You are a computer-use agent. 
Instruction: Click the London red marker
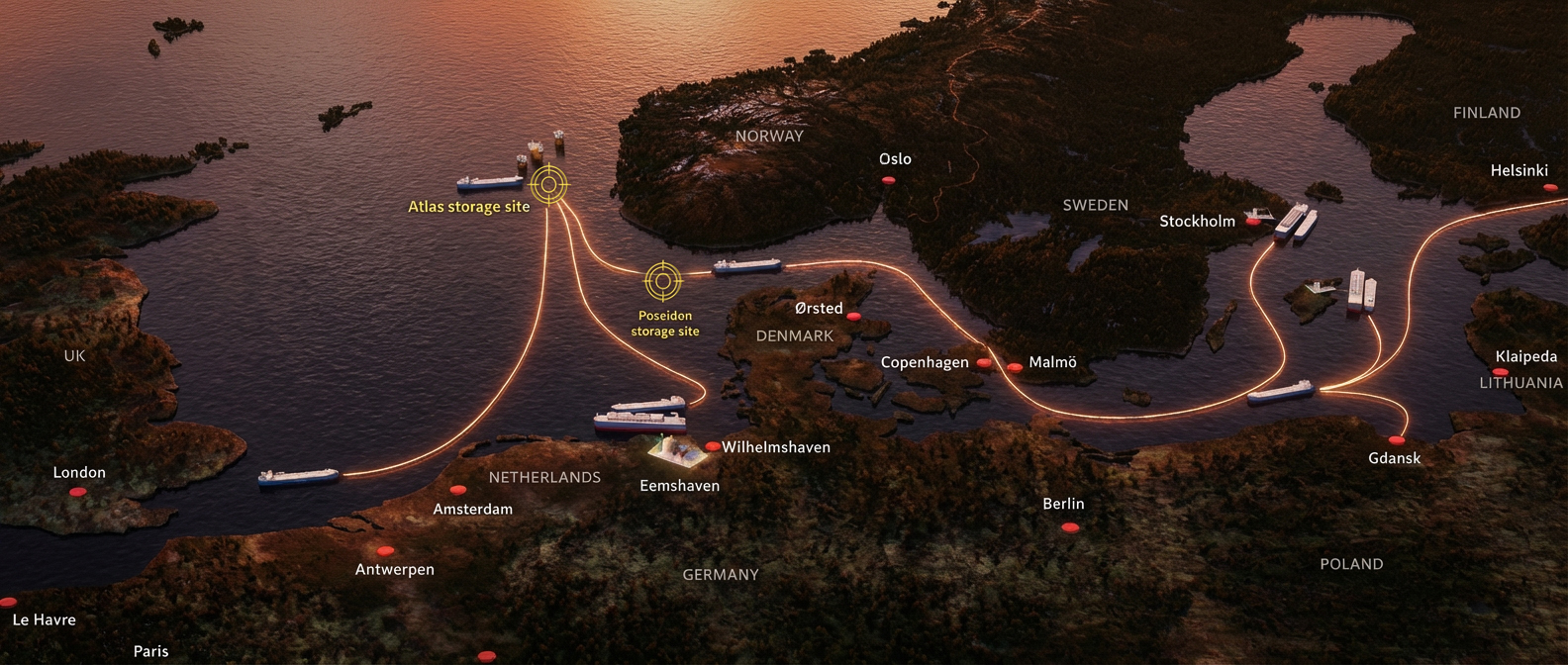[x=78, y=492]
